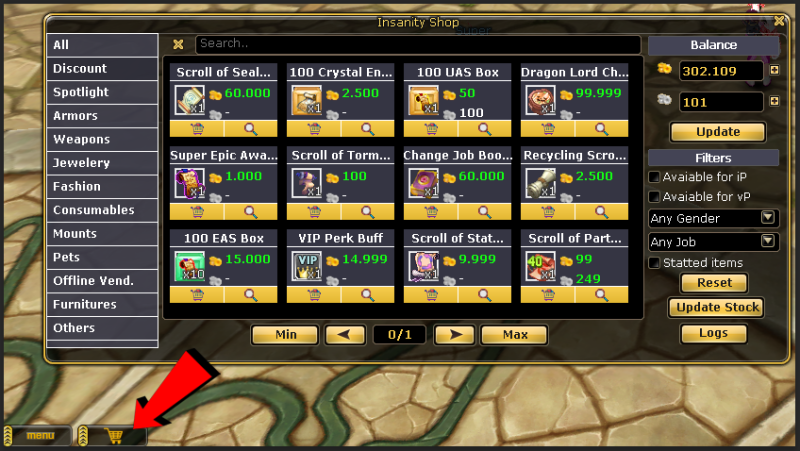800x451 pixels.
Task: Click the shop Search field
Action: coord(417,44)
